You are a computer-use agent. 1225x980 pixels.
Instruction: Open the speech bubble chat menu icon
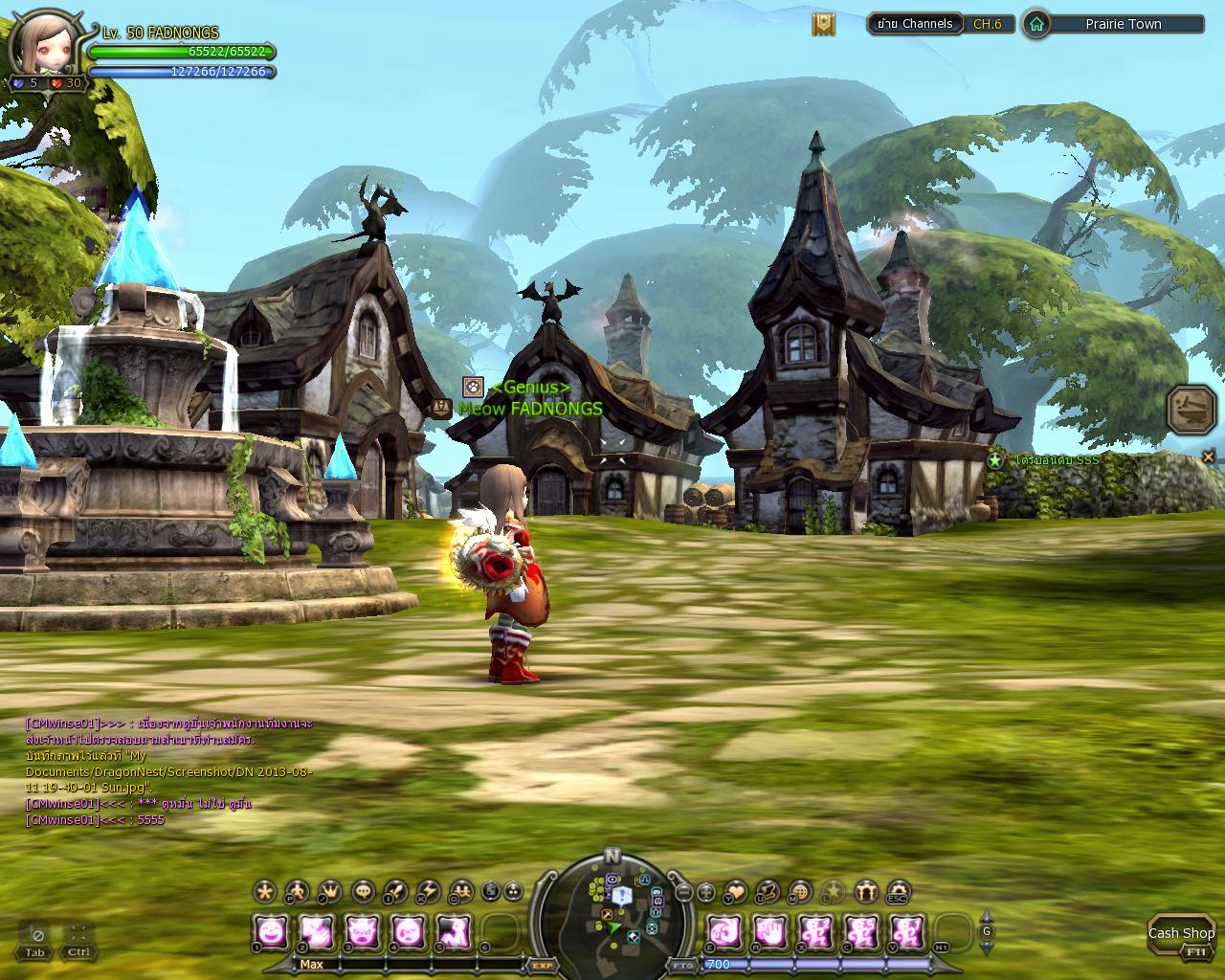click(x=364, y=892)
